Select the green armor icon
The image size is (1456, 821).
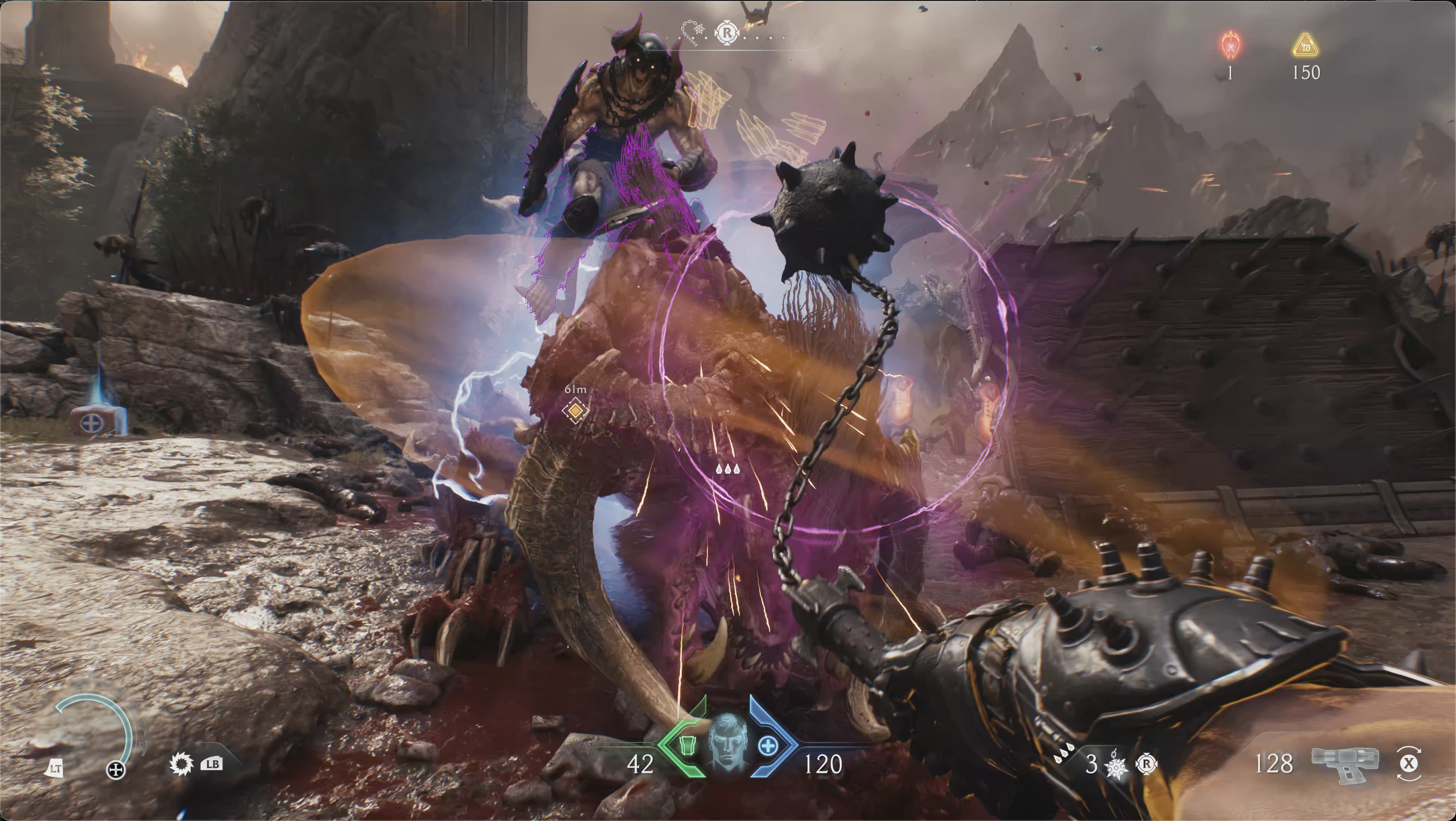[x=686, y=745]
